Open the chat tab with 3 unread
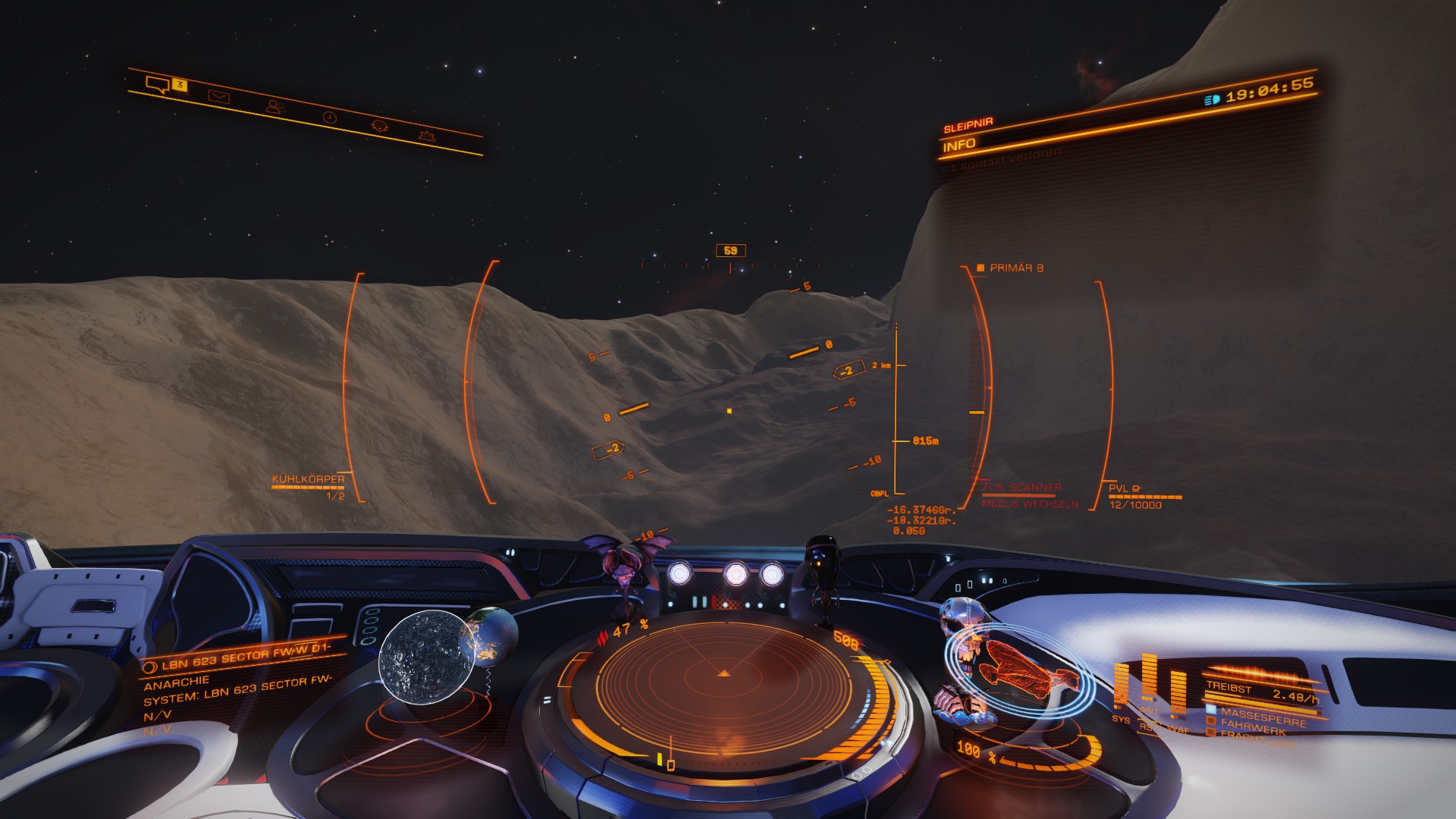Screen dimensions: 1456x819 point(158,84)
